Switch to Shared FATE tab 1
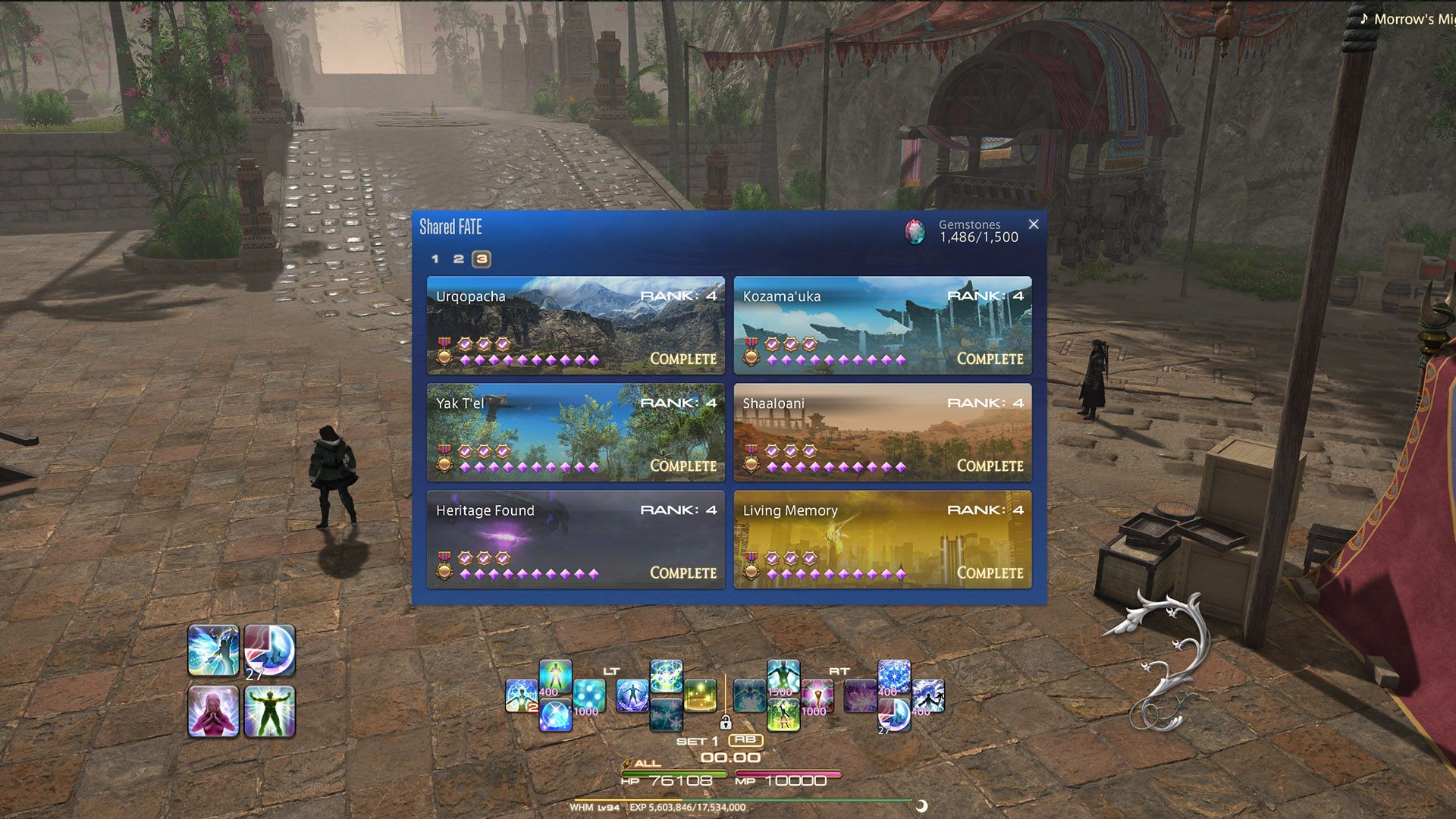Screen dimensions: 1456x819 pyautogui.click(x=436, y=259)
